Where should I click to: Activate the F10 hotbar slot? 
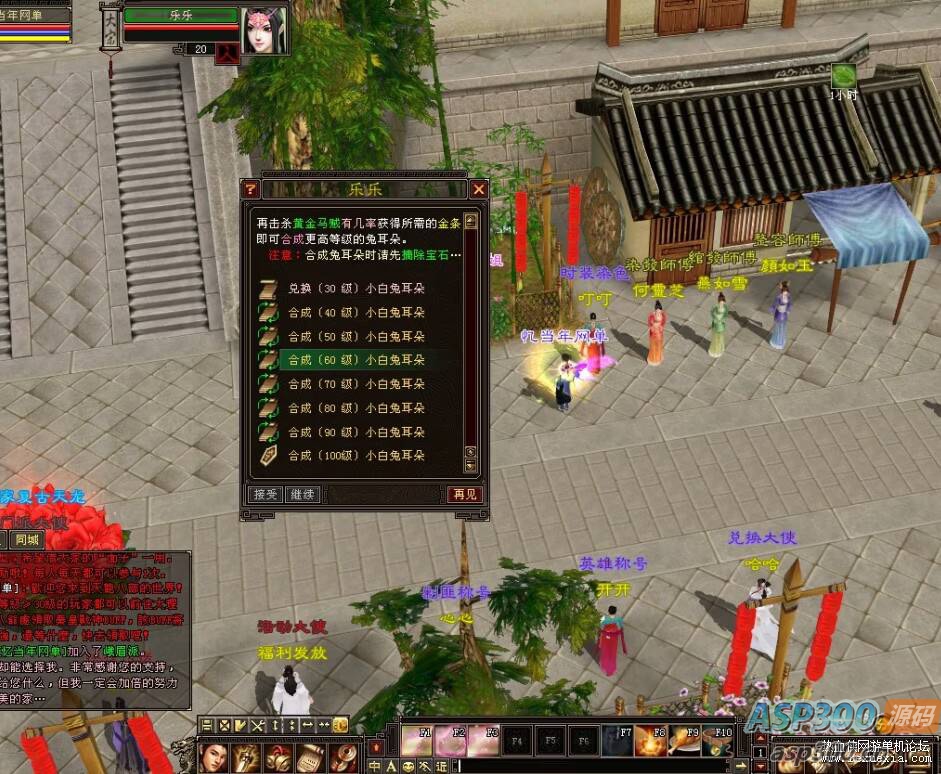coord(716,741)
